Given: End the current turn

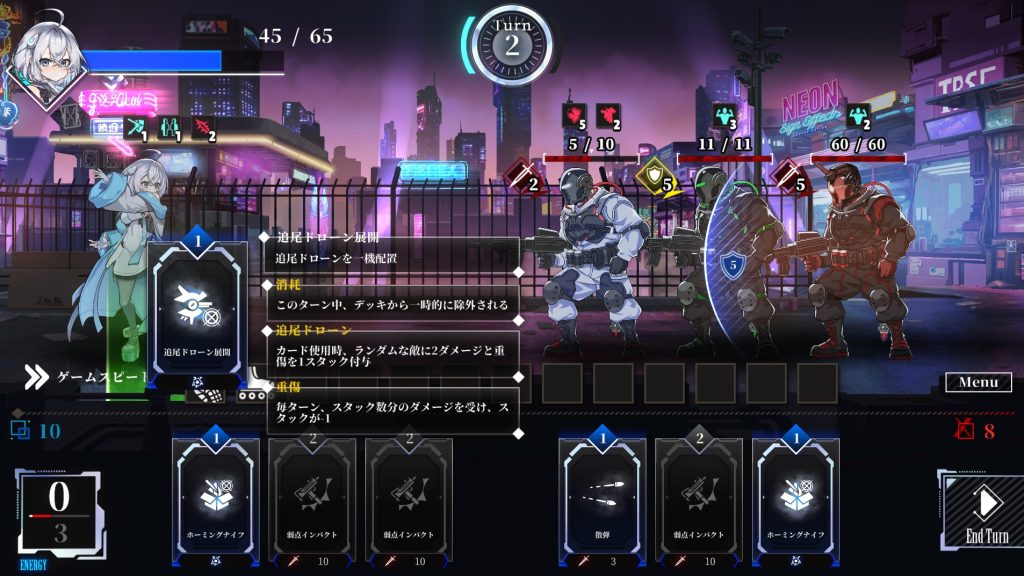Looking at the screenshot, I should pos(985,510).
